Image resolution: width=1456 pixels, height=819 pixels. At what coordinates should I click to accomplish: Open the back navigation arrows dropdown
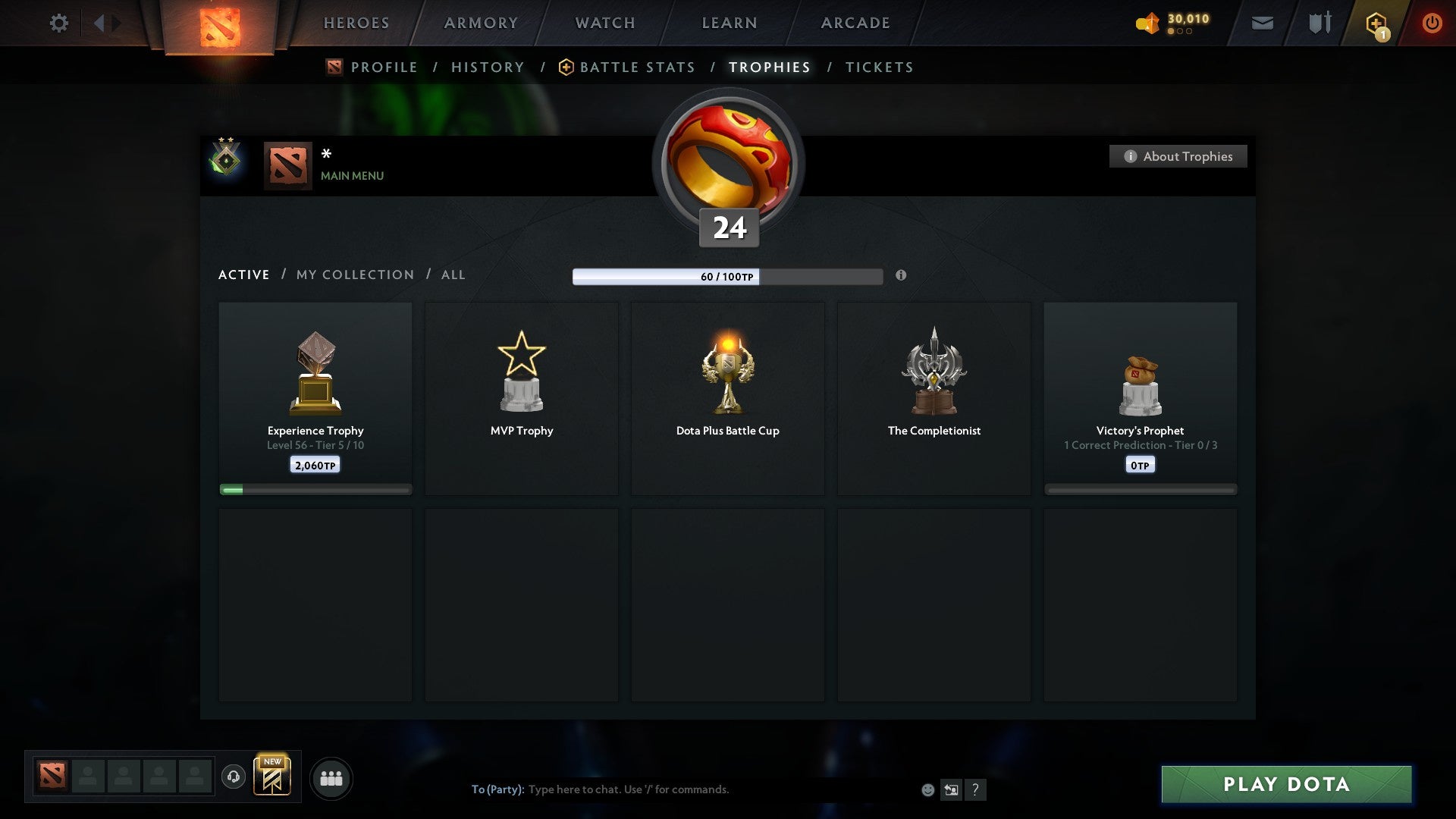pyautogui.click(x=106, y=23)
